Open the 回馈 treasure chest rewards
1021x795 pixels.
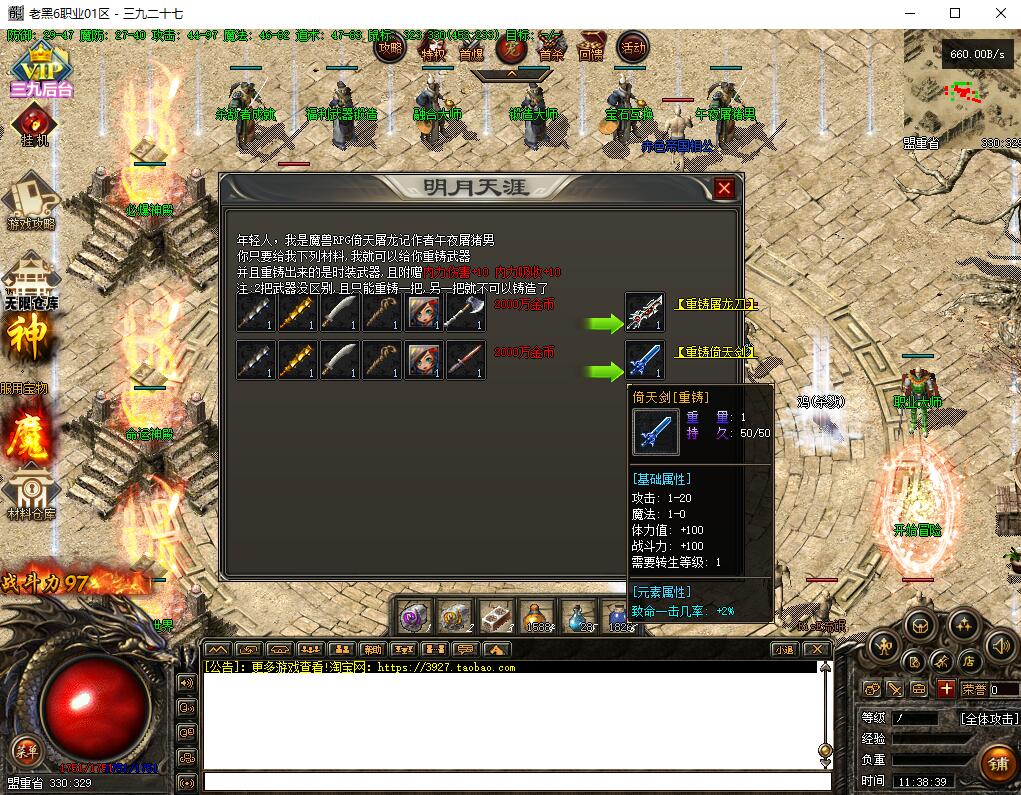click(x=592, y=47)
